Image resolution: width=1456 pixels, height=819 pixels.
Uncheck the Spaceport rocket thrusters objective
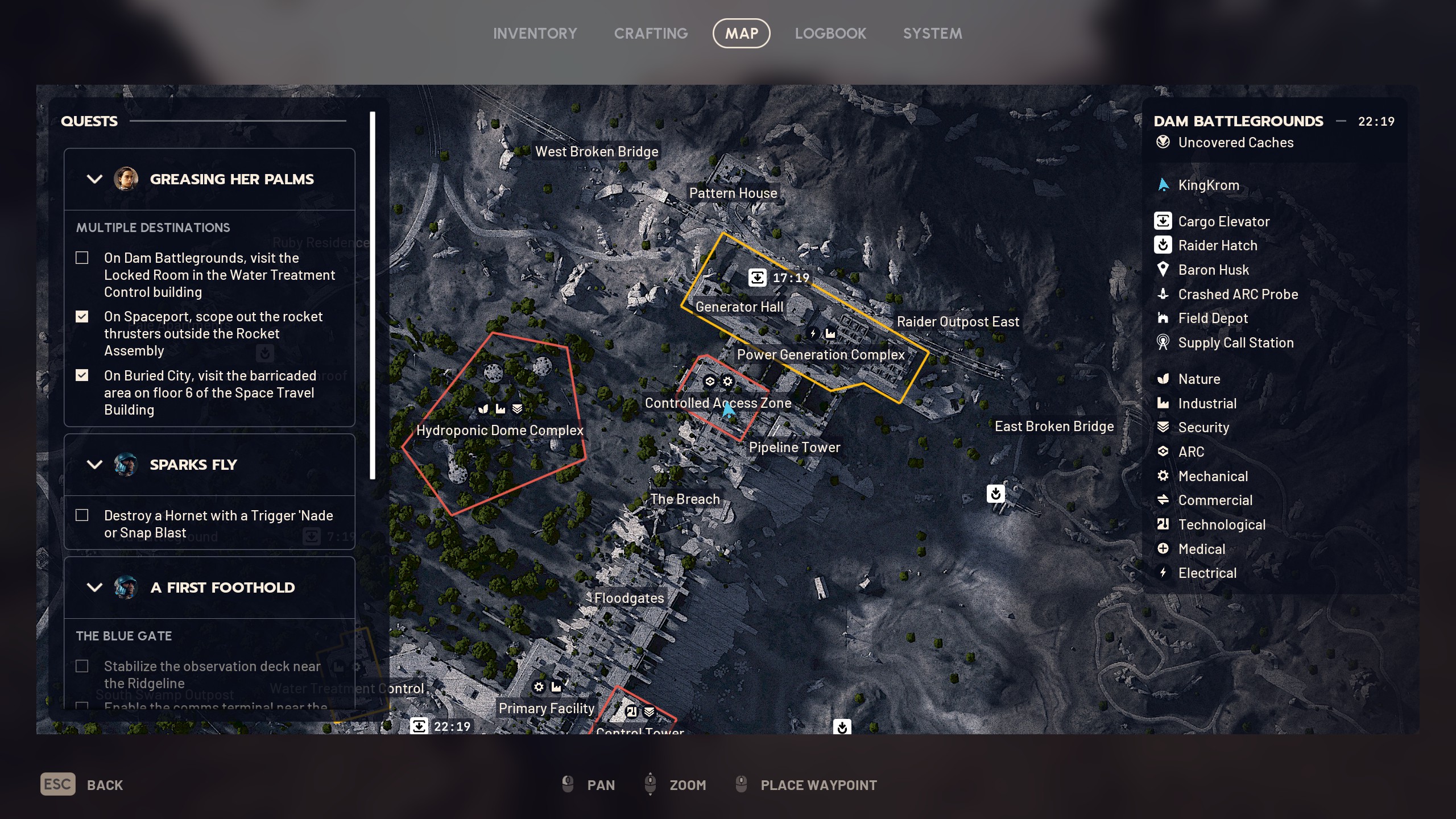[82, 316]
